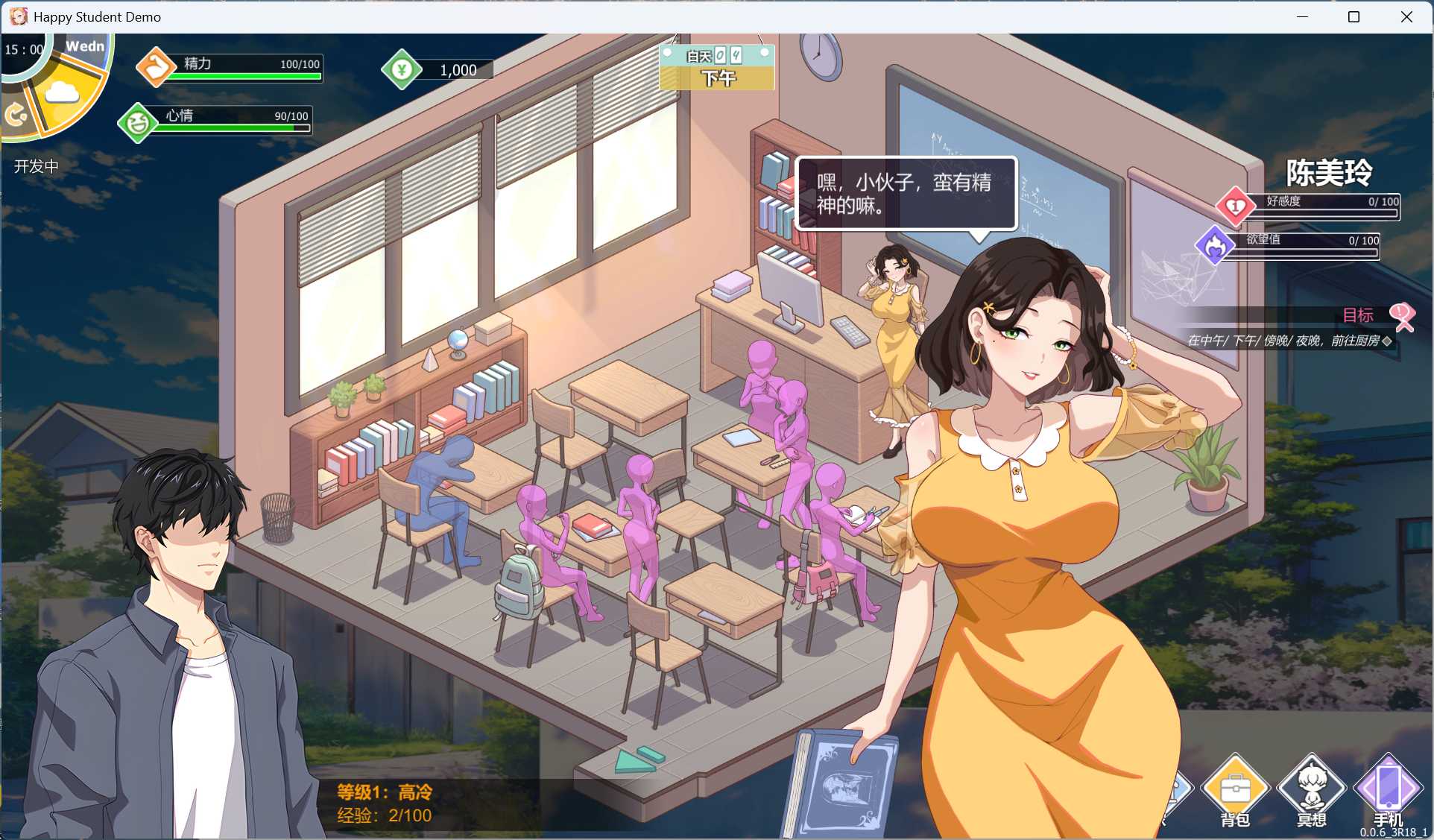Click the 心情 mood smiley icon

coord(136,121)
